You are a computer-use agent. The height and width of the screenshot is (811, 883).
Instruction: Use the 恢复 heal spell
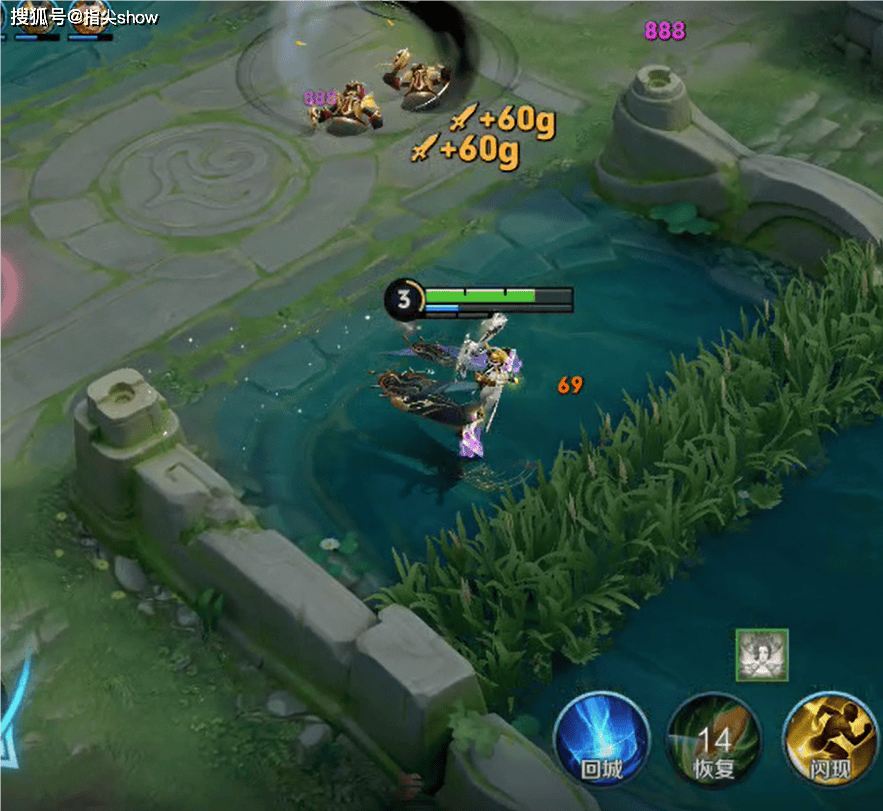pyautogui.click(x=715, y=742)
